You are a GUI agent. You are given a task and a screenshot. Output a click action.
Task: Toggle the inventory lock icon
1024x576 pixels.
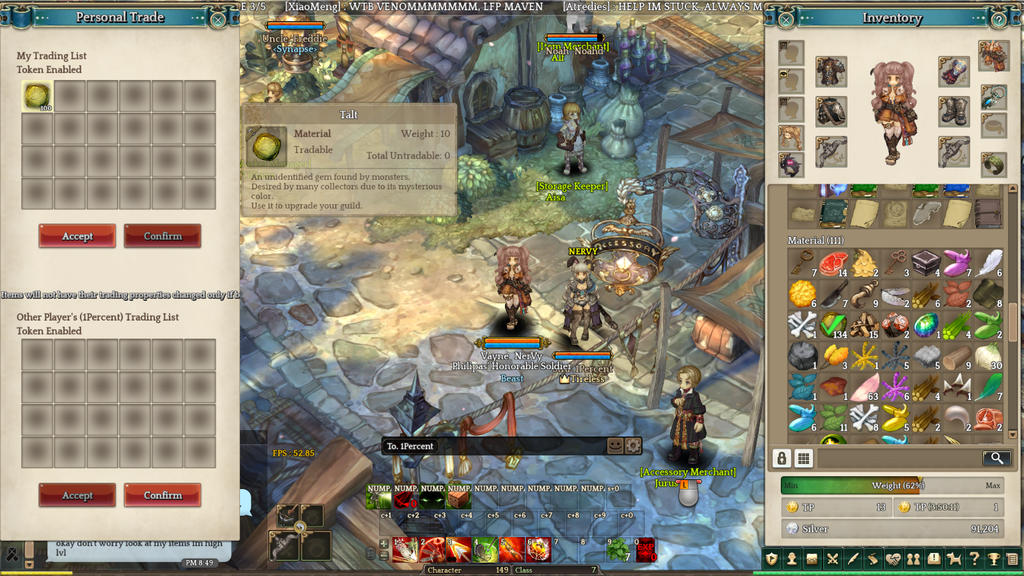pyautogui.click(x=782, y=458)
